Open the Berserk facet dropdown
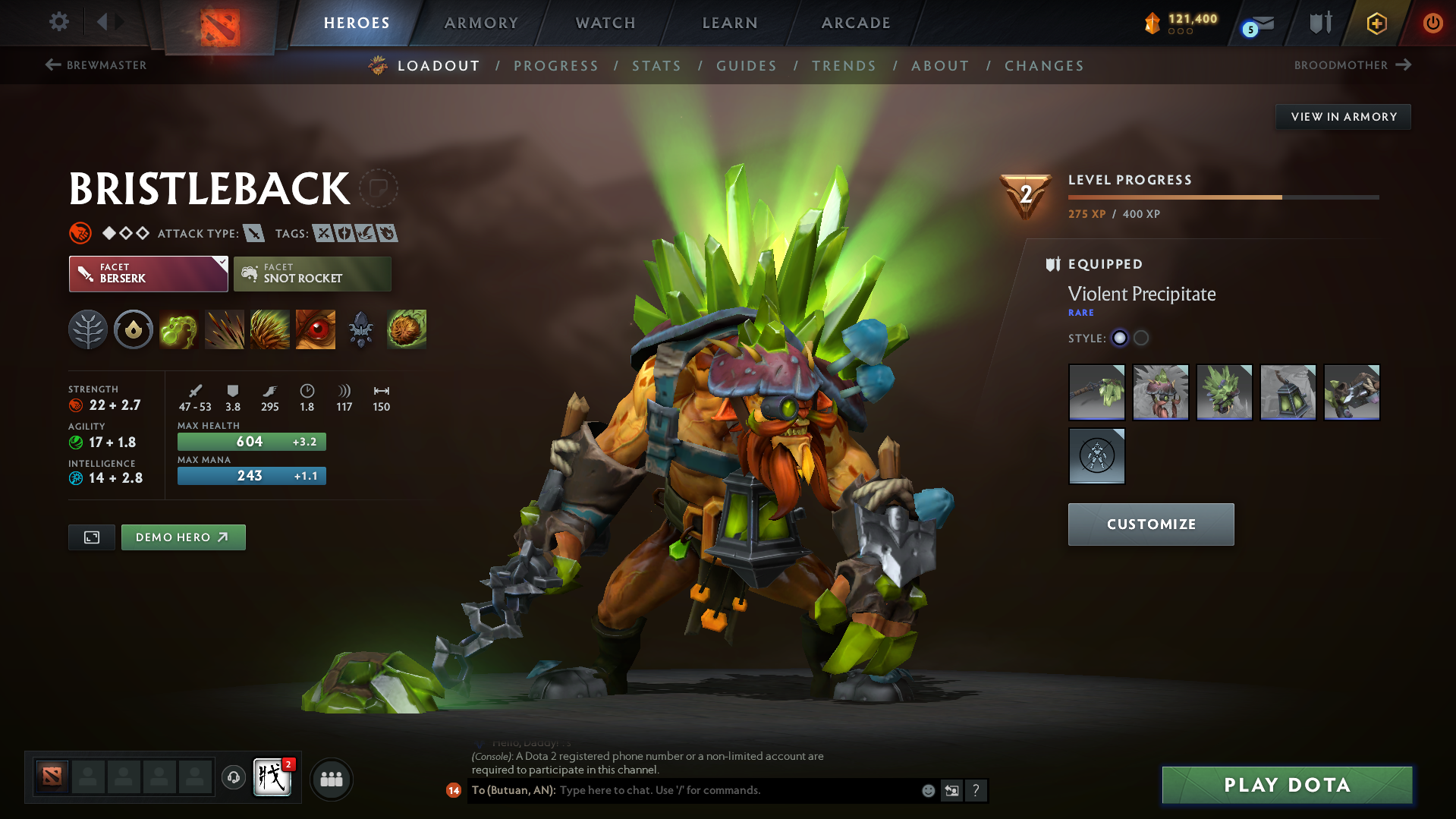 [x=148, y=273]
